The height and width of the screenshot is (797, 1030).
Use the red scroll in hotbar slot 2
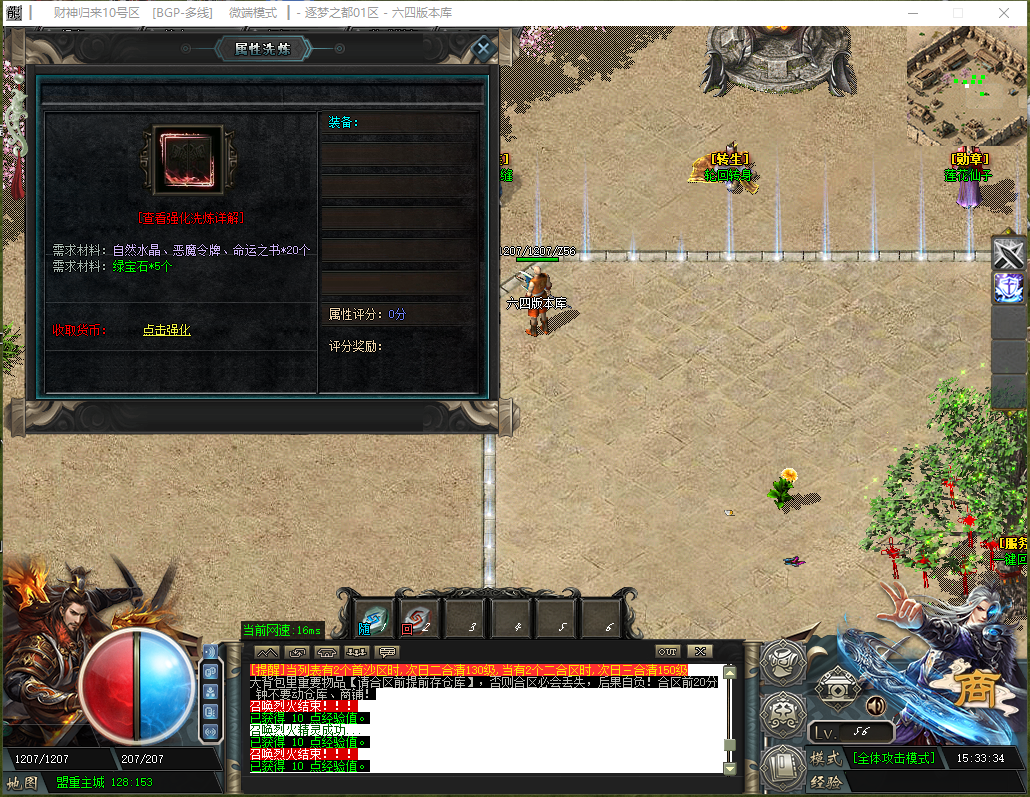click(x=419, y=620)
